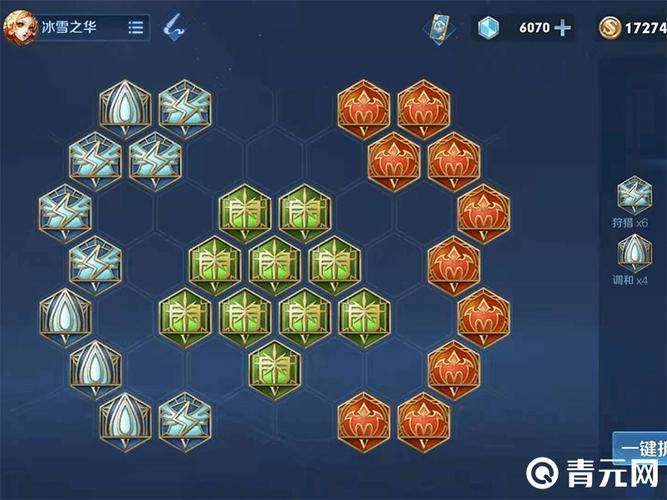Viewport: 667px width, 500px height.
Task: Click the 一键 button at the right edge
Action: coord(640,449)
